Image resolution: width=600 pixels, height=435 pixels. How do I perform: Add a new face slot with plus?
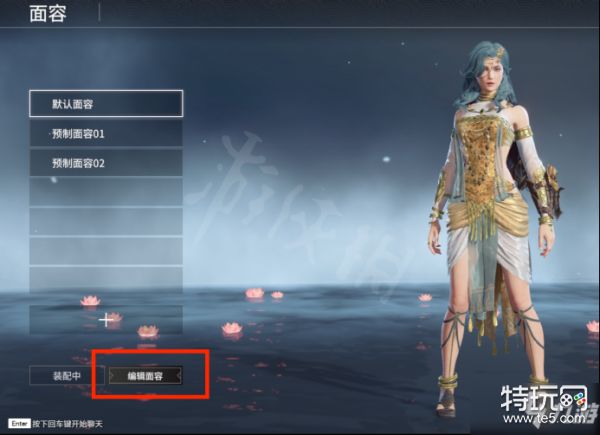click(106, 320)
